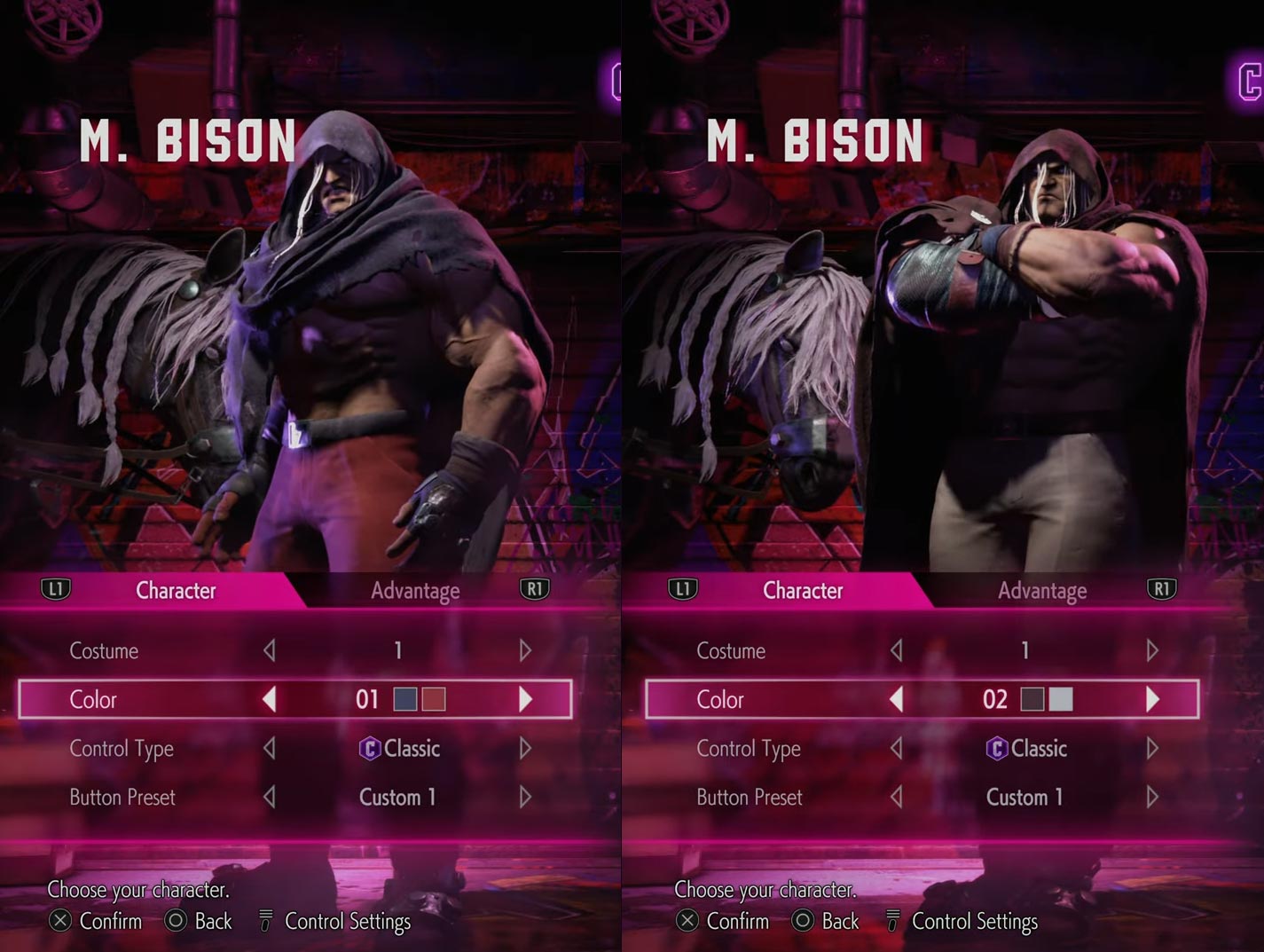Click the Custom 1 button preset value
Viewport: 1264px width, 952px height.
(x=398, y=797)
